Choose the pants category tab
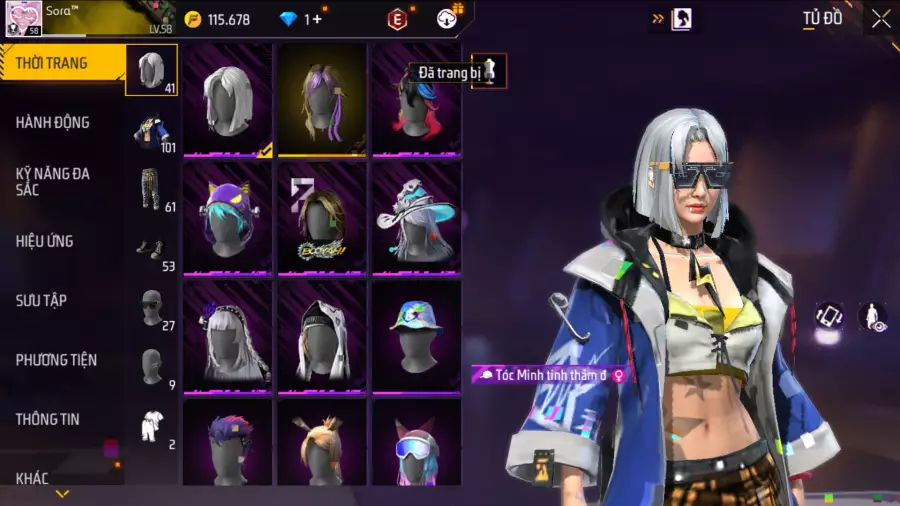The height and width of the screenshot is (506, 900). [152, 189]
